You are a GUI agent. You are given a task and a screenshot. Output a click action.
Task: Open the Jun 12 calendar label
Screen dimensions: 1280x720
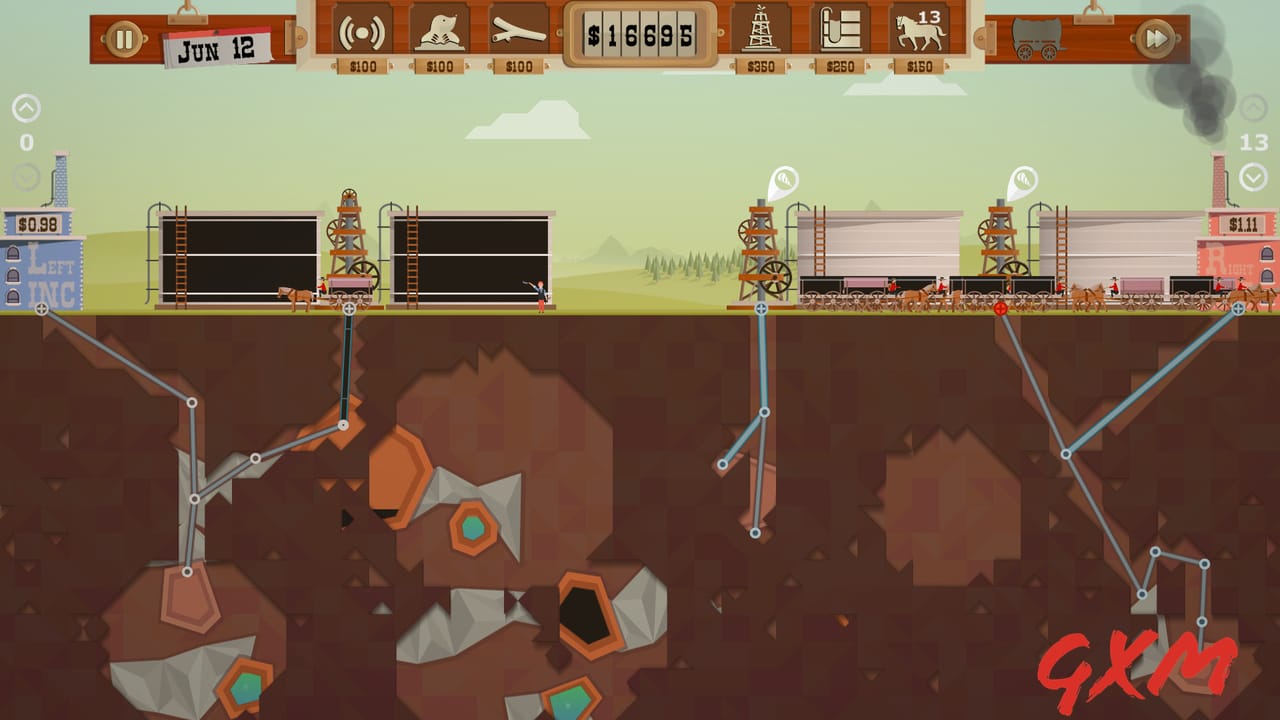click(x=218, y=45)
